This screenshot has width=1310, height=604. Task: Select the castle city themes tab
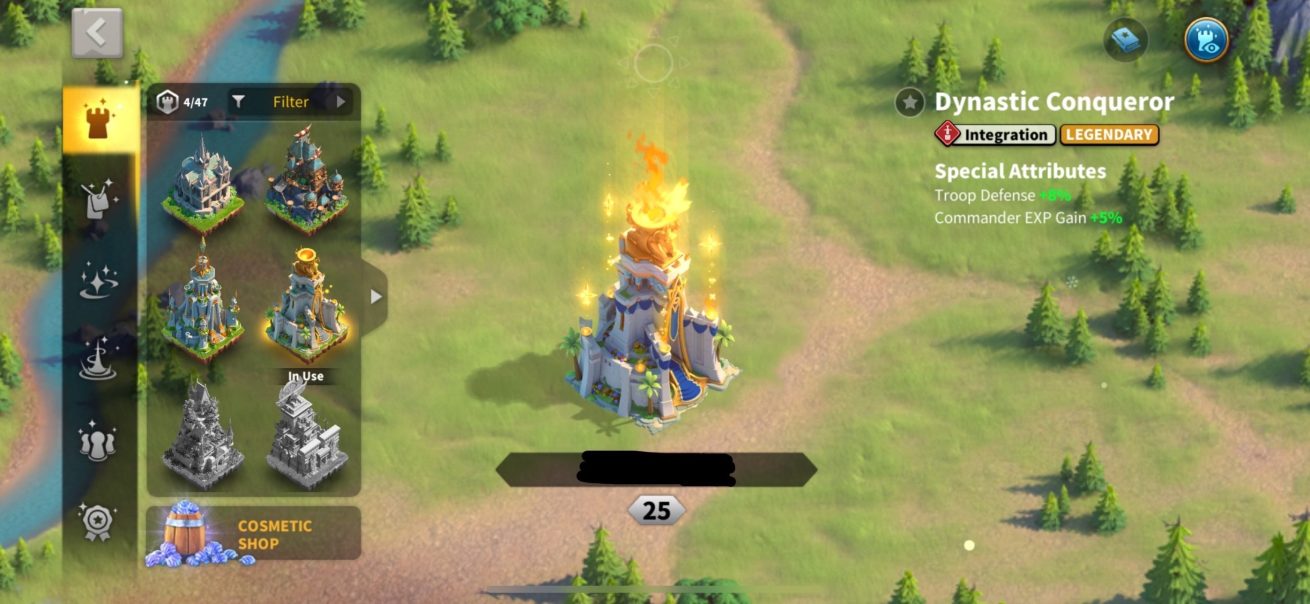tap(99, 122)
